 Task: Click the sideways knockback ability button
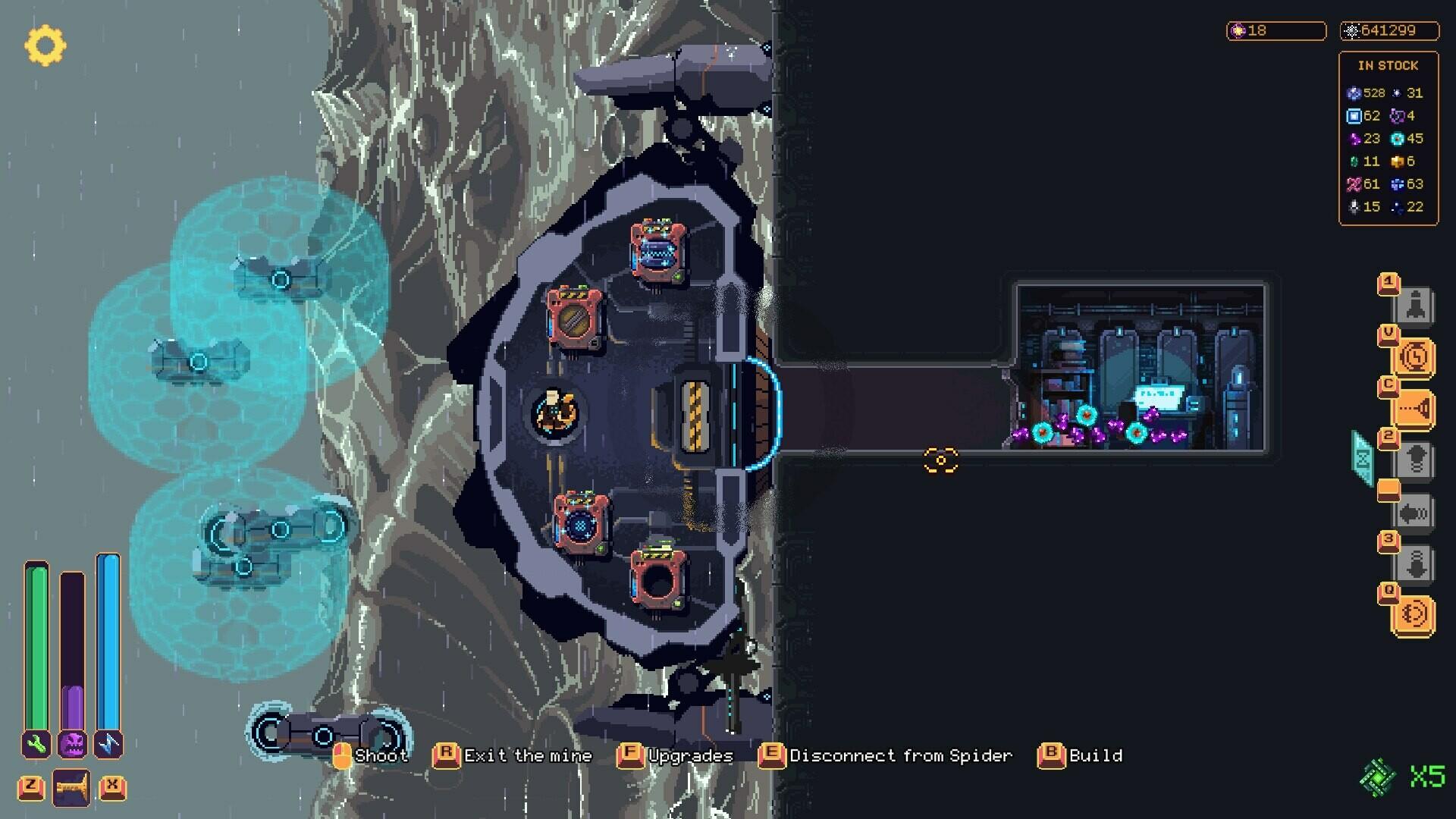coord(1415,513)
